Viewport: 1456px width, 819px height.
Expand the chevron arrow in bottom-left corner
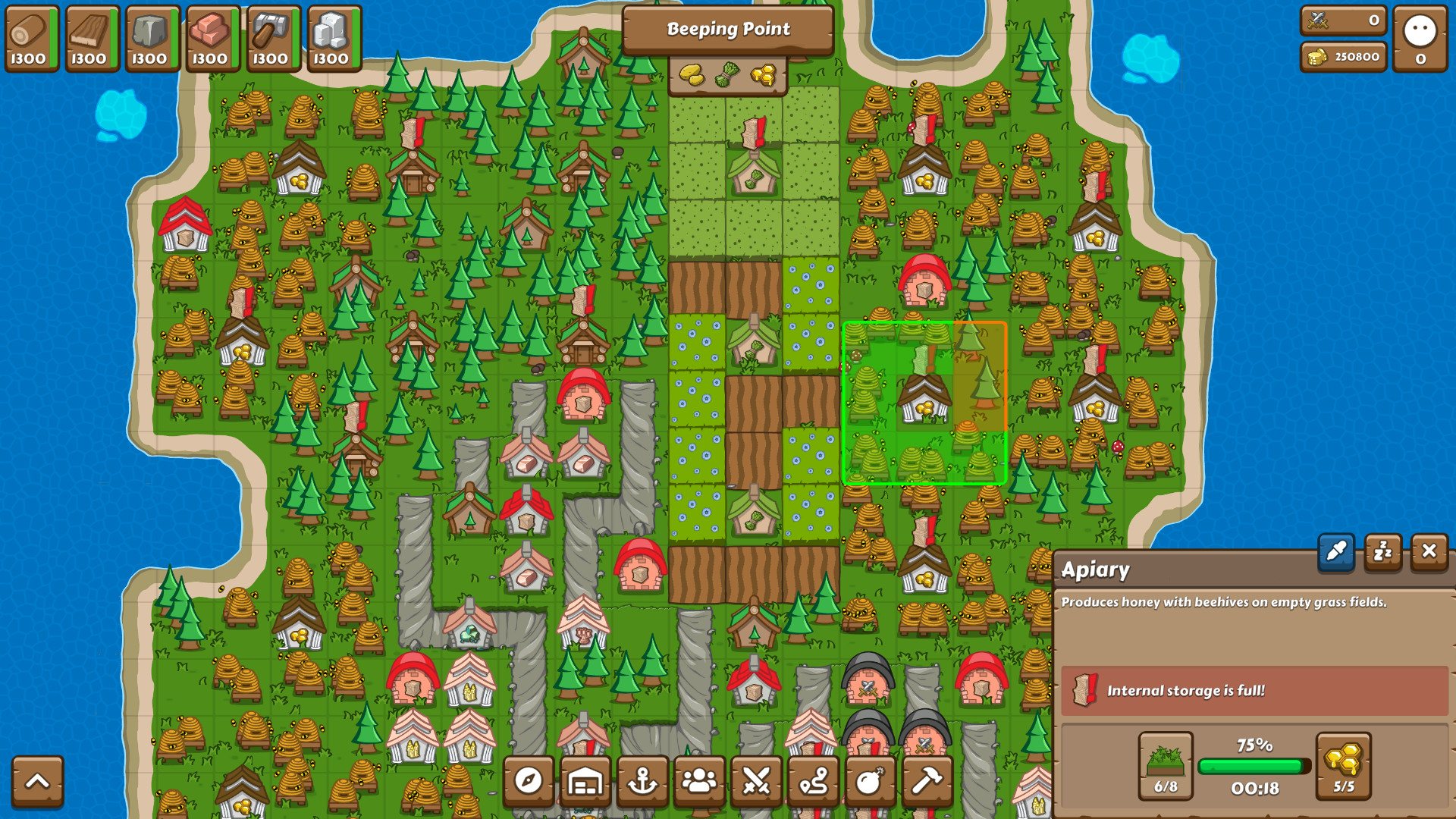pyautogui.click(x=38, y=782)
